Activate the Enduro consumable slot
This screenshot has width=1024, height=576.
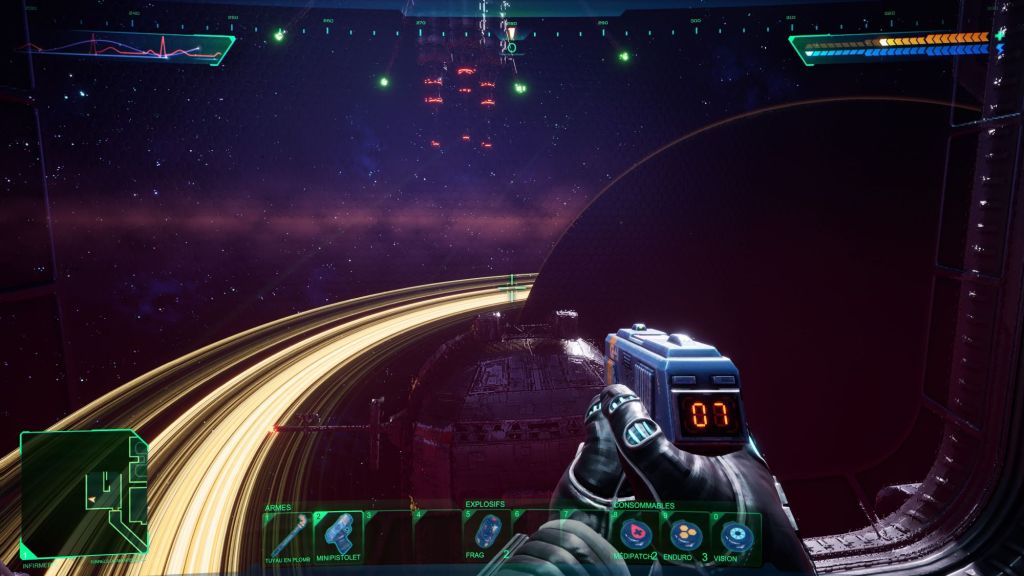(685, 537)
